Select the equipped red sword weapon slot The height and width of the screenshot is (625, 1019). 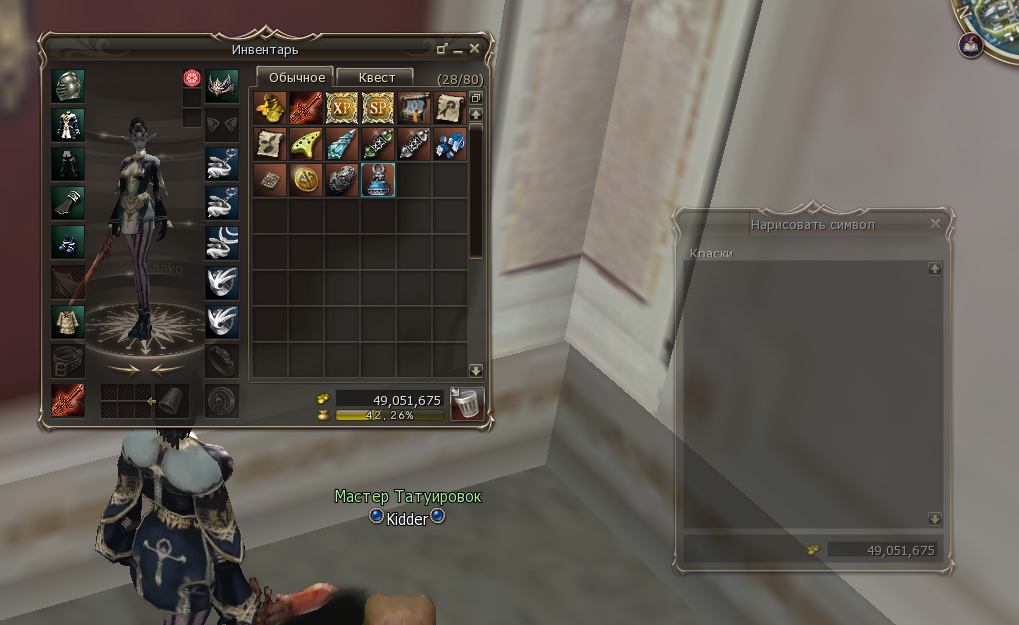(68, 401)
